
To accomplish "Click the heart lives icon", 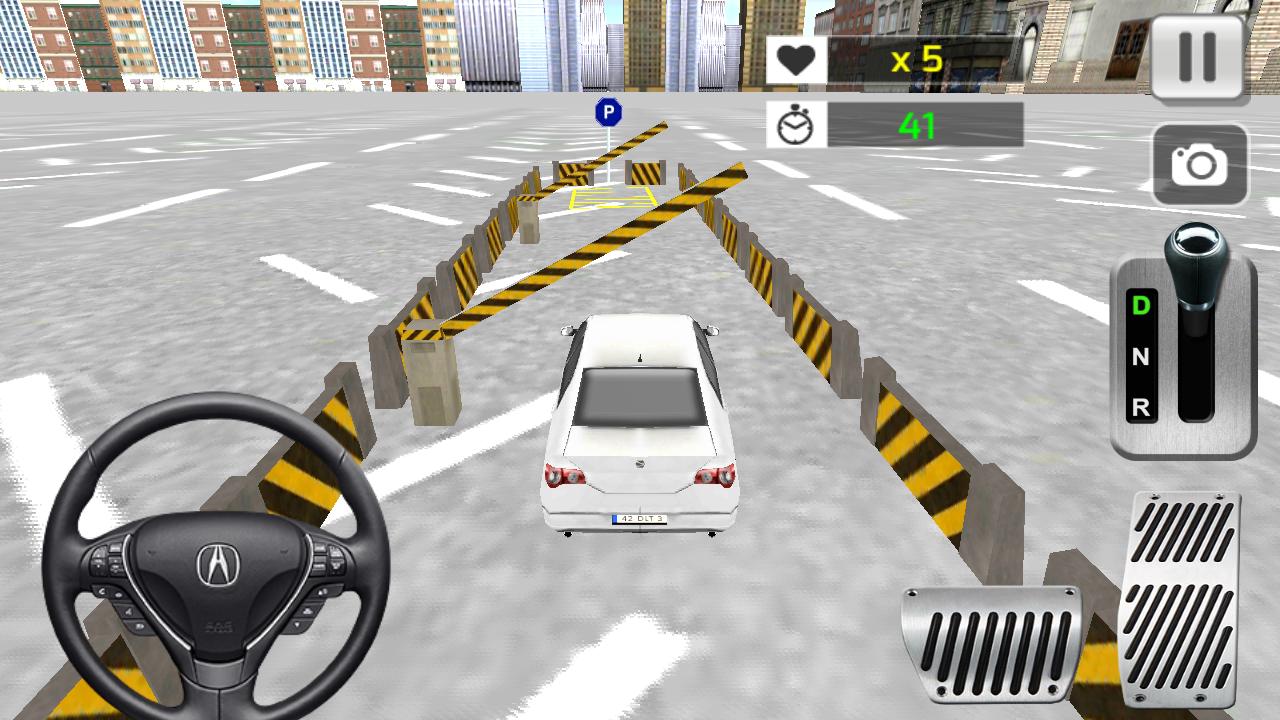I will point(796,58).
